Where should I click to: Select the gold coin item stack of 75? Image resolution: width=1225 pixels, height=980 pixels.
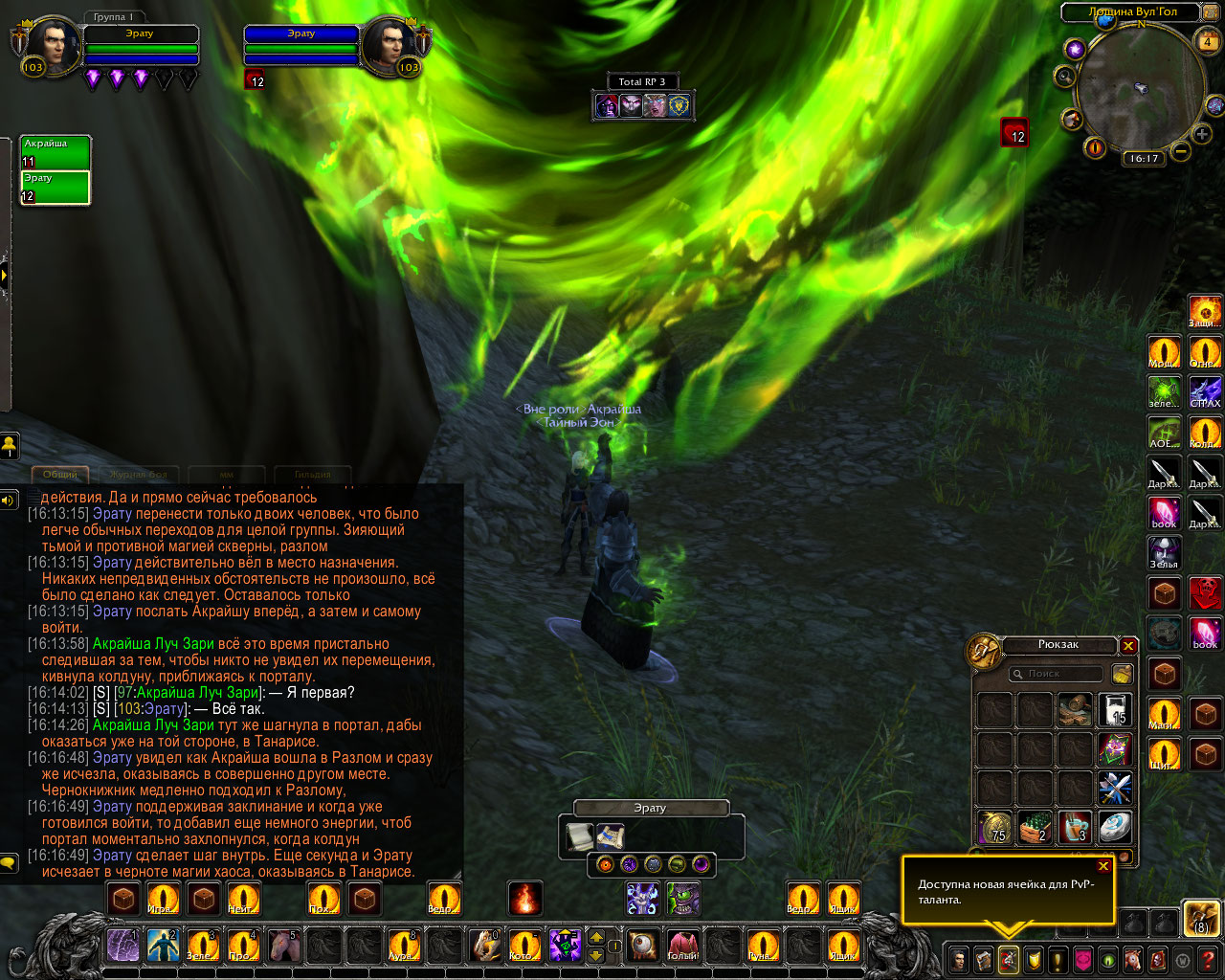click(995, 827)
